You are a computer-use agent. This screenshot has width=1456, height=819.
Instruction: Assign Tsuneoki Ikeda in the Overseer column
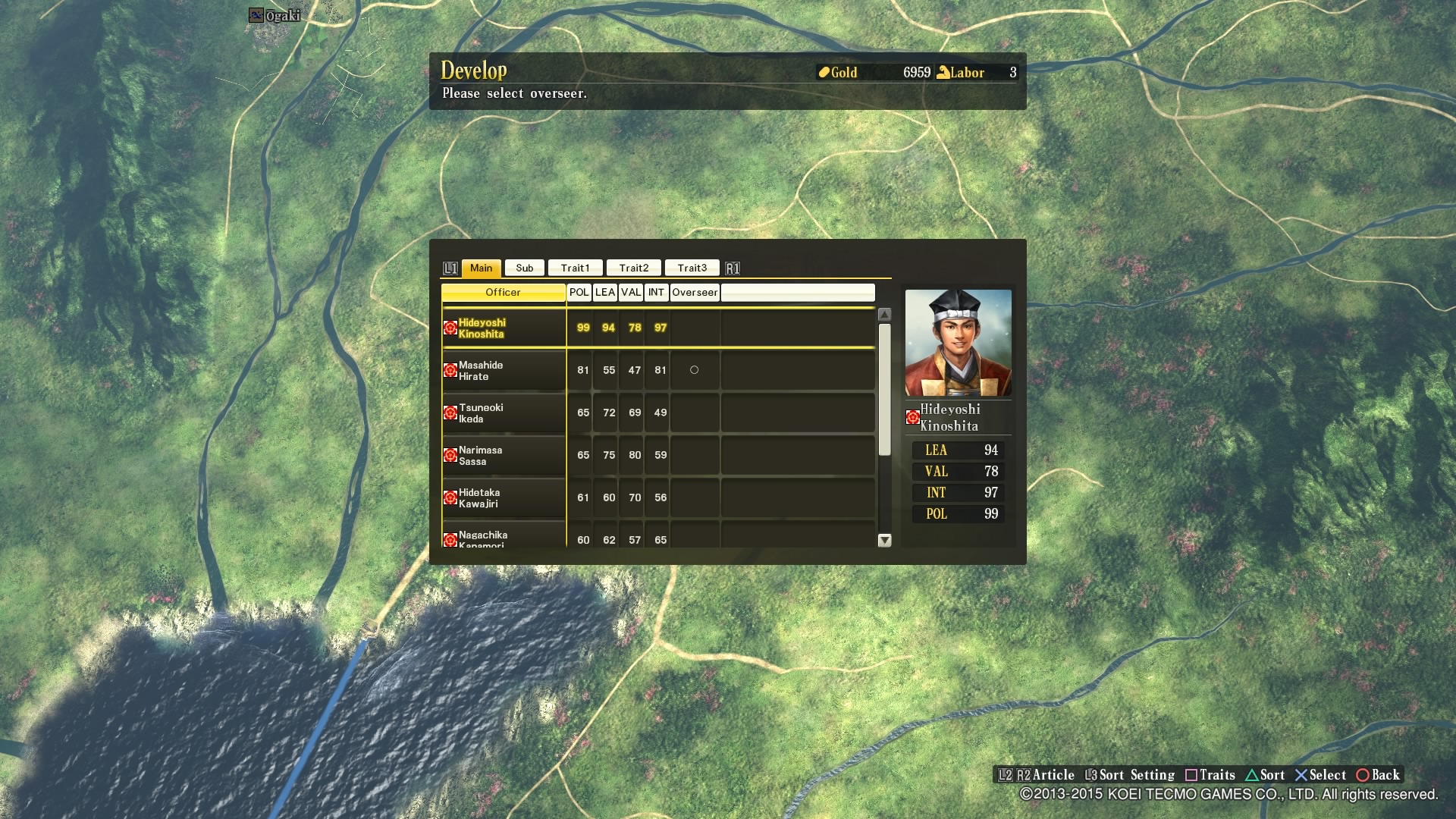click(x=692, y=413)
